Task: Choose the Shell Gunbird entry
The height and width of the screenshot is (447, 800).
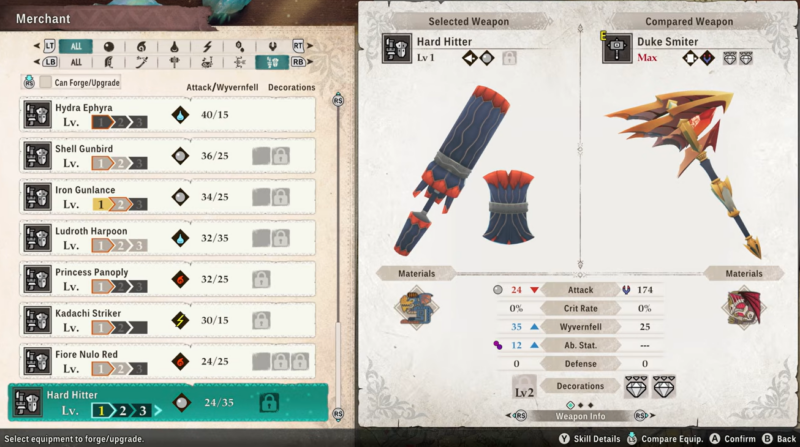Action: pos(168,155)
